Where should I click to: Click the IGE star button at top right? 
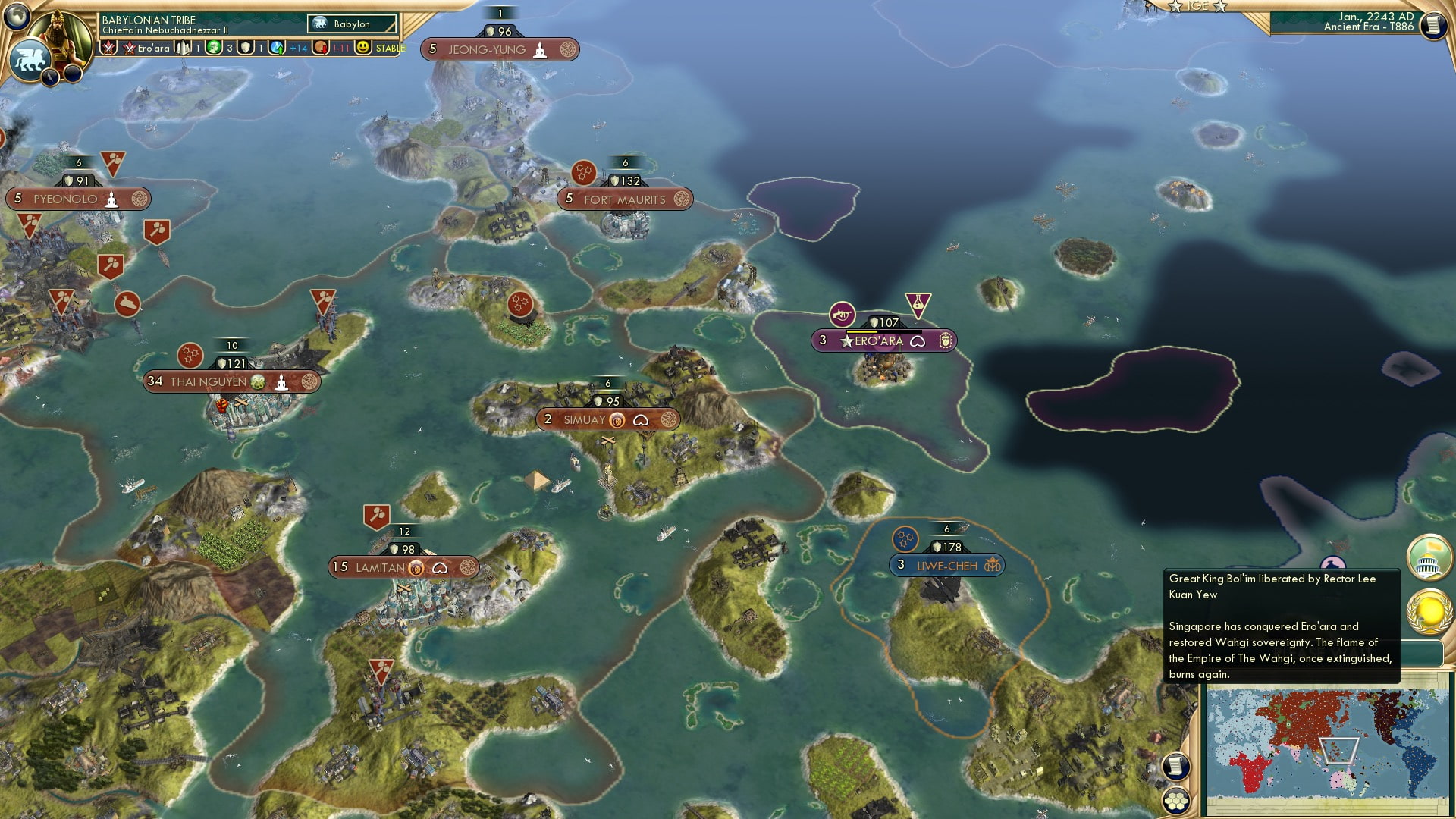(x=1197, y=7)
